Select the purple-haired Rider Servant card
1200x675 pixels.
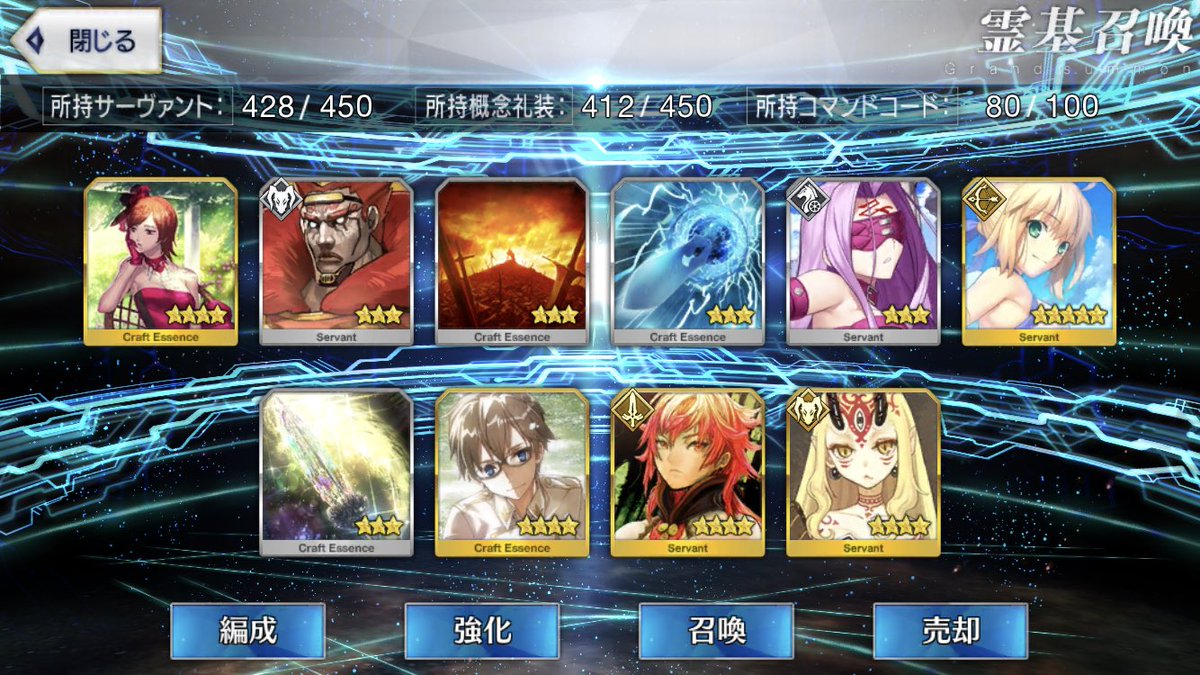coord(863,262)
